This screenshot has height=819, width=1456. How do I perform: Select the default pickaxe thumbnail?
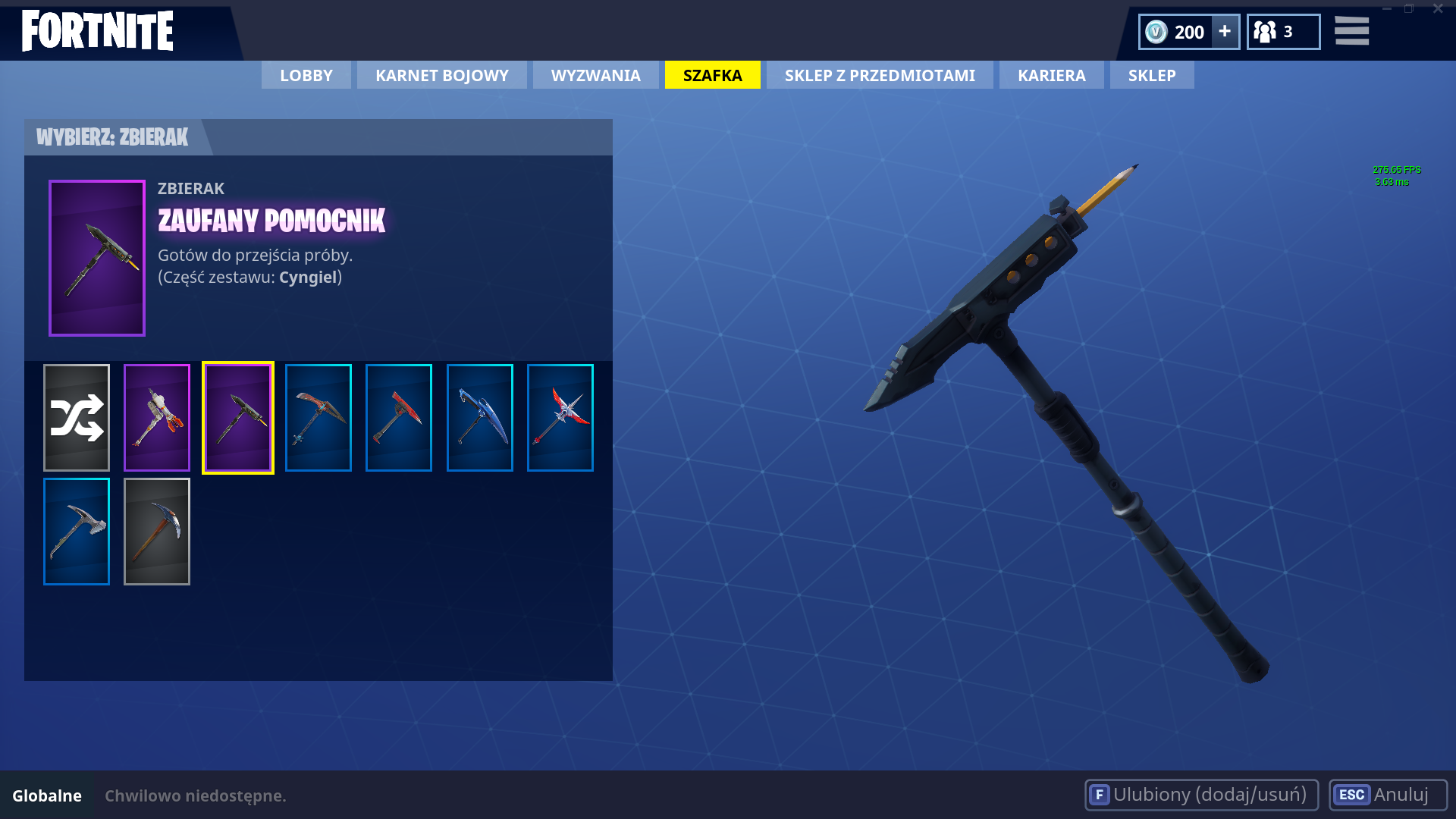click(157, 531)
